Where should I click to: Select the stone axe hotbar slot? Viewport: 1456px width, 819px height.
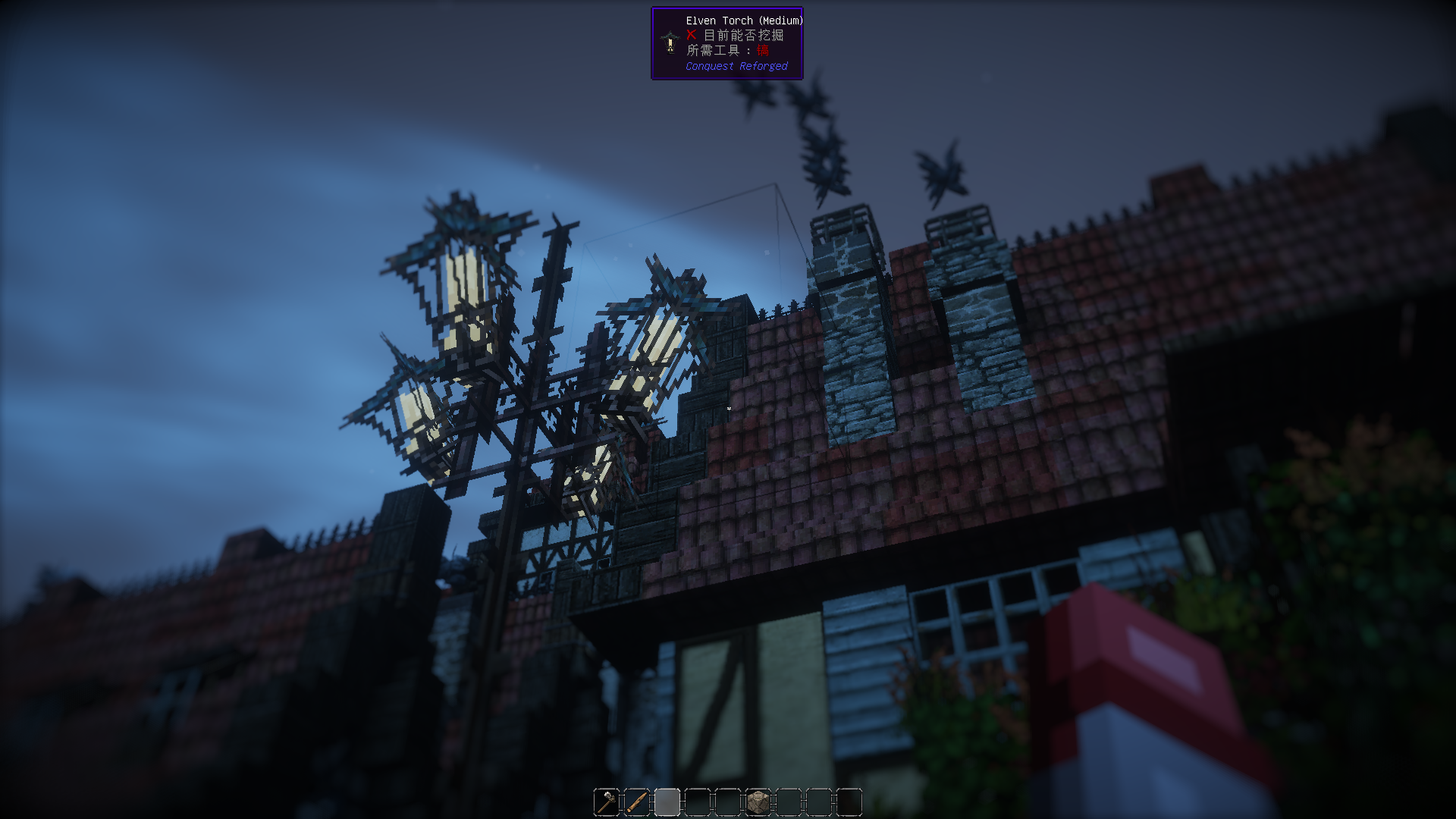607,802
